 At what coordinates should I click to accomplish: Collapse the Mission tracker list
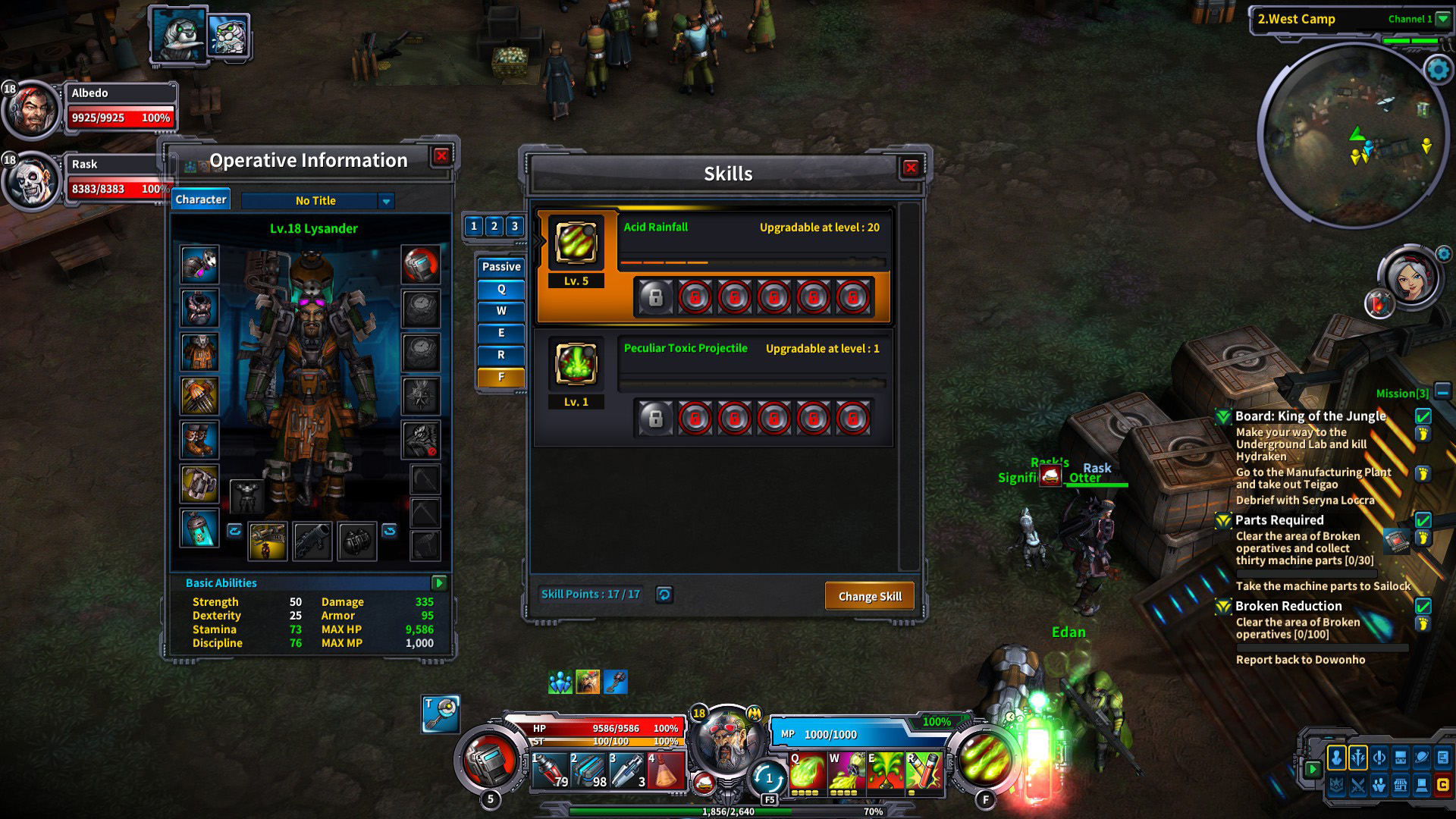(x=1442, y=392)
